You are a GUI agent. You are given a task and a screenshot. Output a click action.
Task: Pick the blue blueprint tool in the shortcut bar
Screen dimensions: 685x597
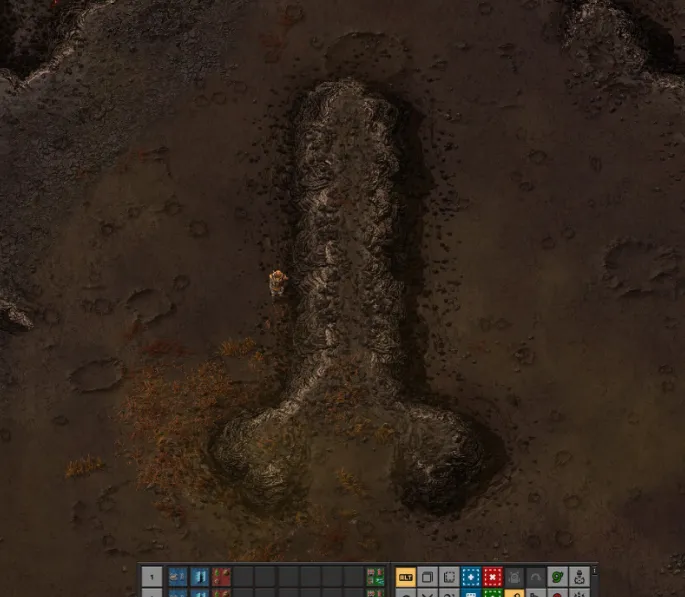471,577
